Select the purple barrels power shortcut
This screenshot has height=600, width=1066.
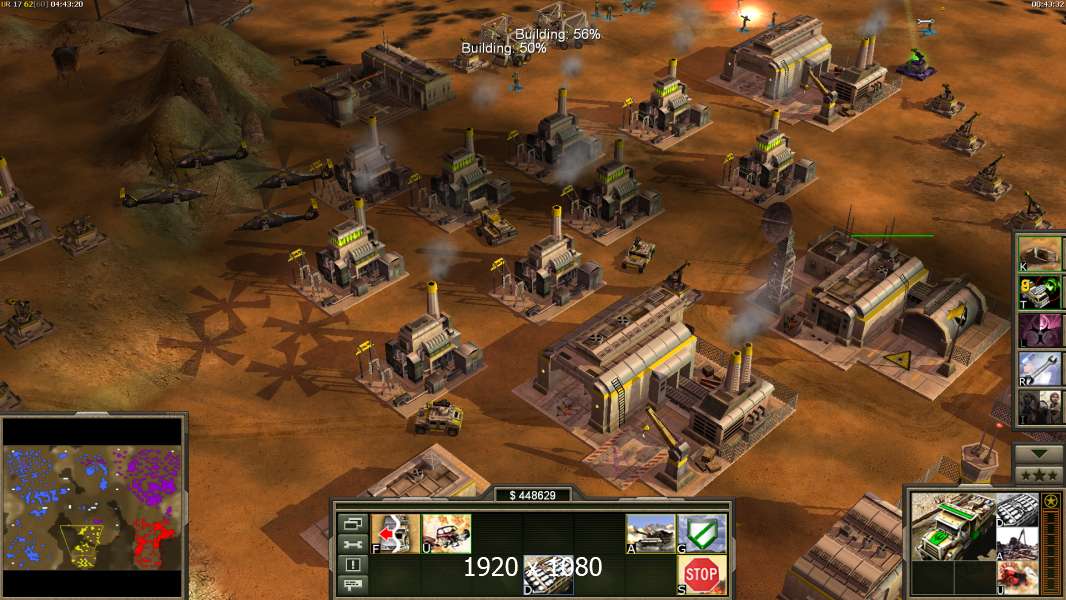pyautogui.click(x=1039, y=330)
